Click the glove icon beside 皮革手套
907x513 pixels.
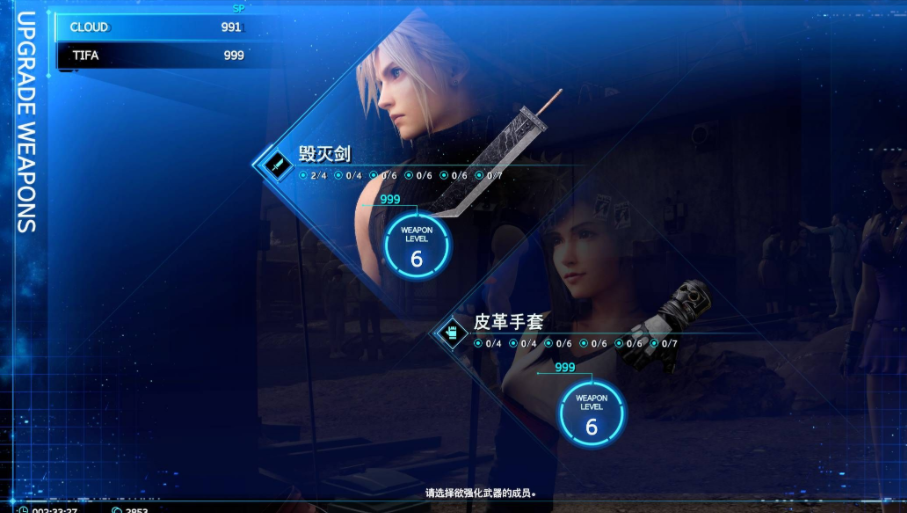(451, 332)
